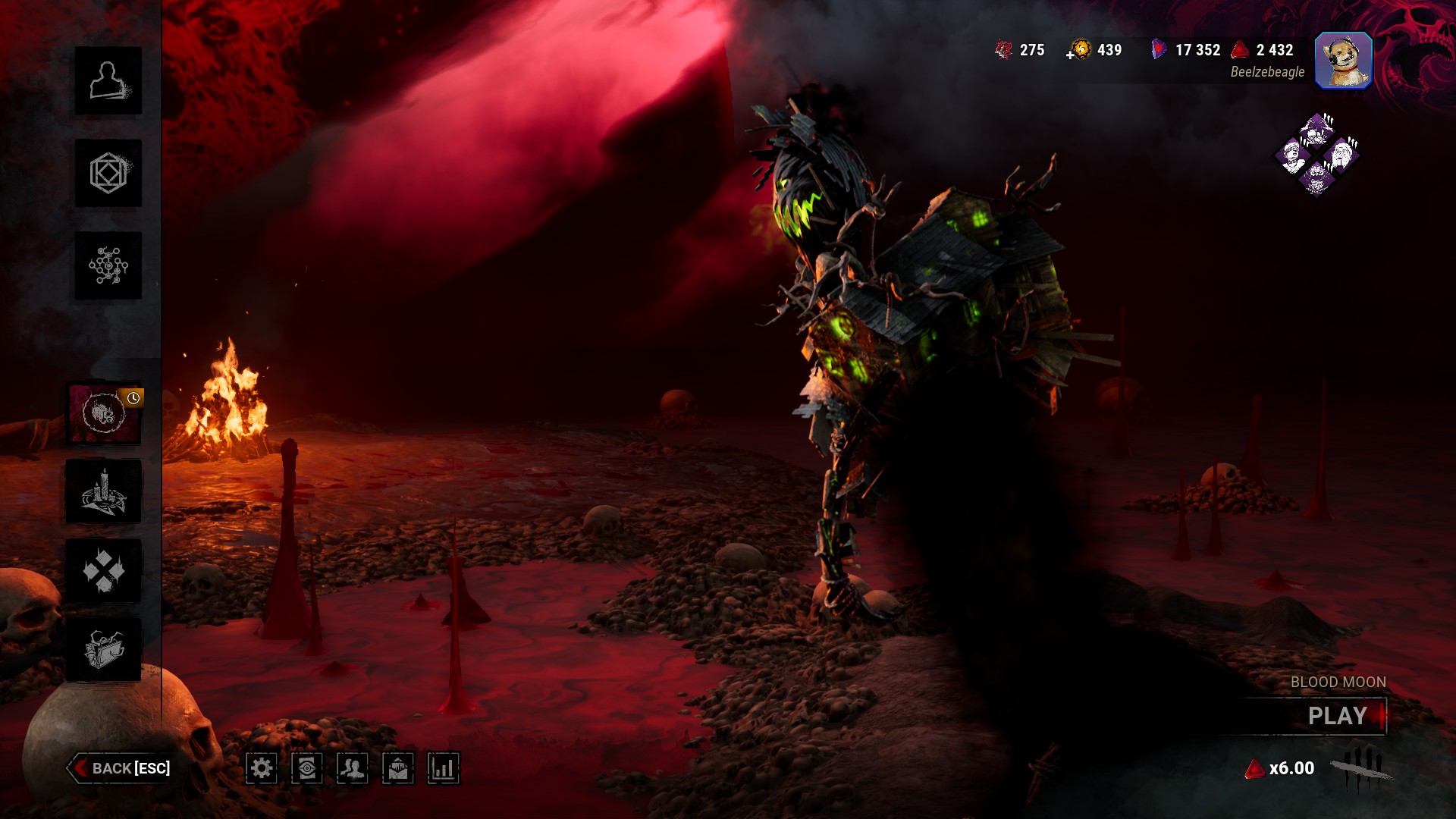Open the bar chart statistics icon

pos(444,769)
